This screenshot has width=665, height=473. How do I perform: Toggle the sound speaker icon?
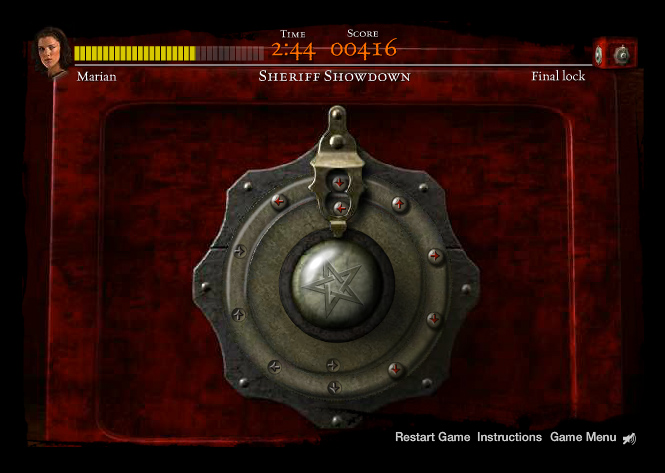[629, 438]
